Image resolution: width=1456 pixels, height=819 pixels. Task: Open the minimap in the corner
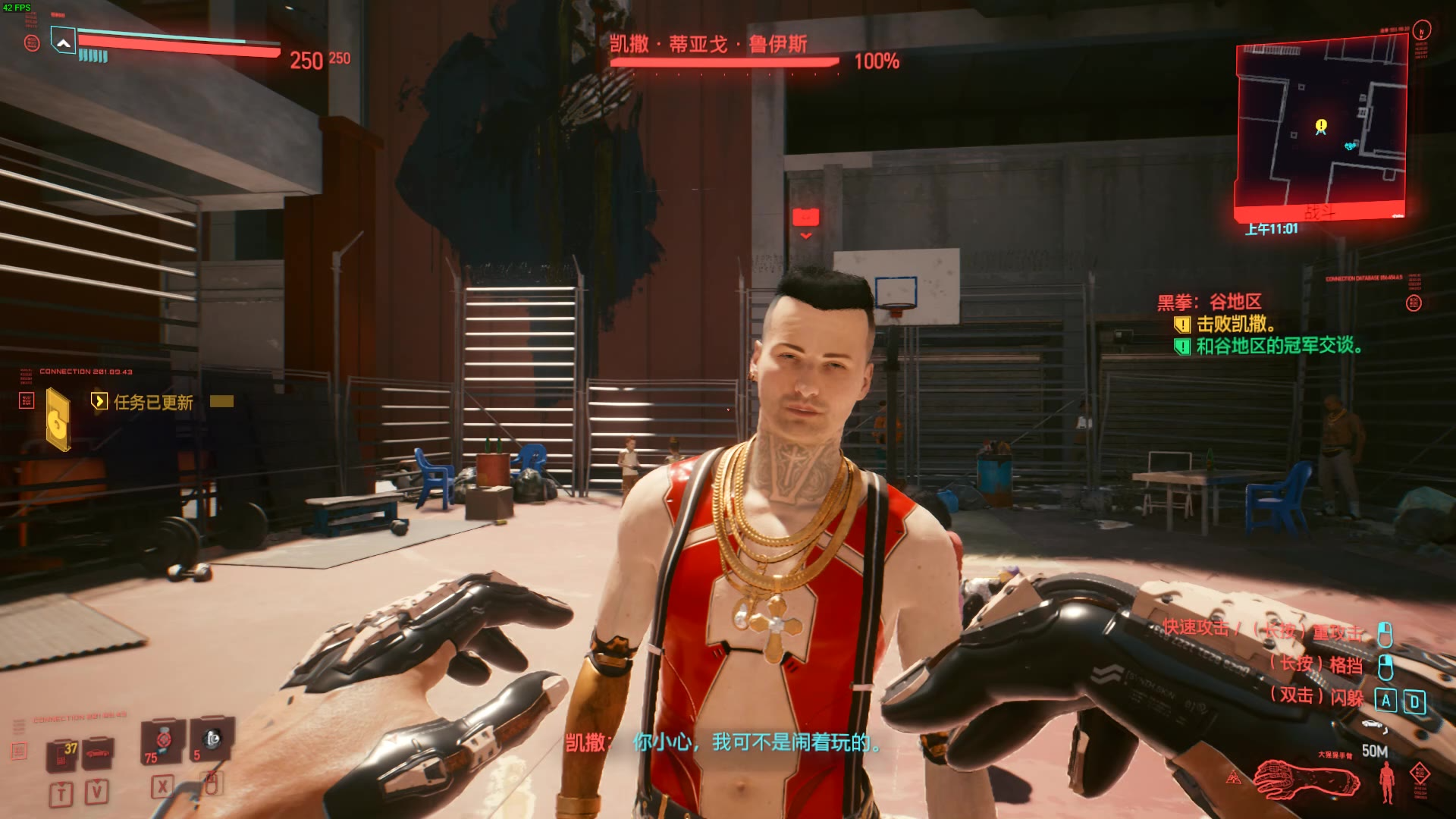click(1321, 129)
